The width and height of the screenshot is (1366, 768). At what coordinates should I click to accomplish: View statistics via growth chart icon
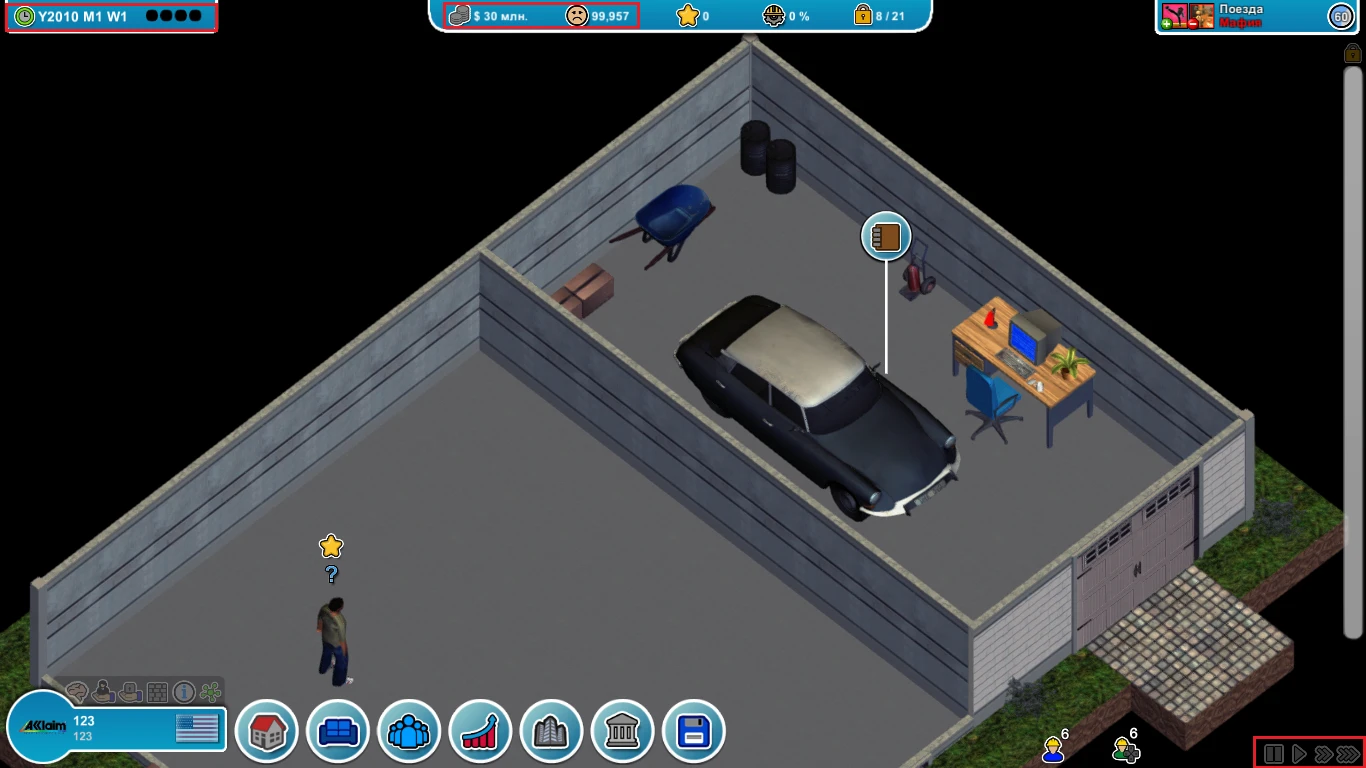point(480,731)
